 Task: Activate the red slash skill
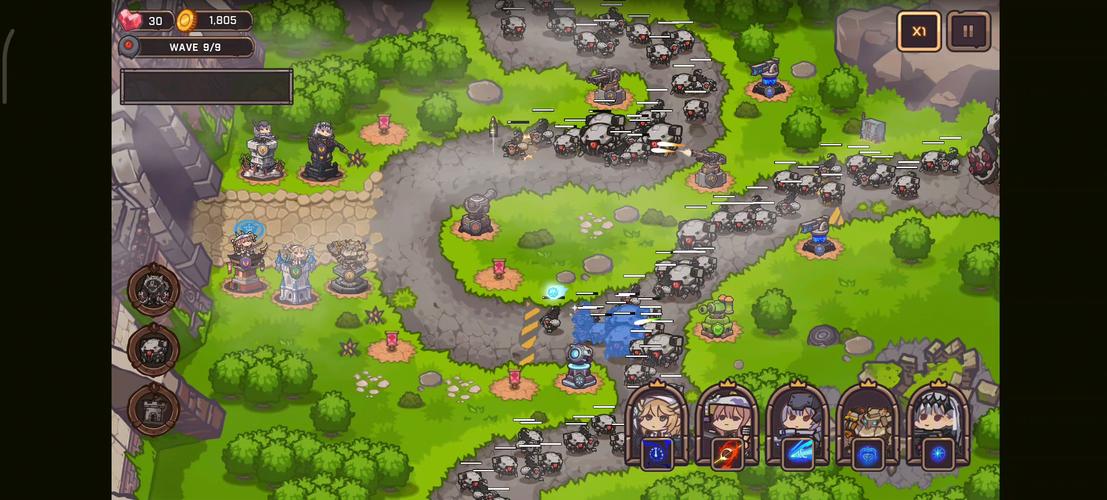[727, 453]
